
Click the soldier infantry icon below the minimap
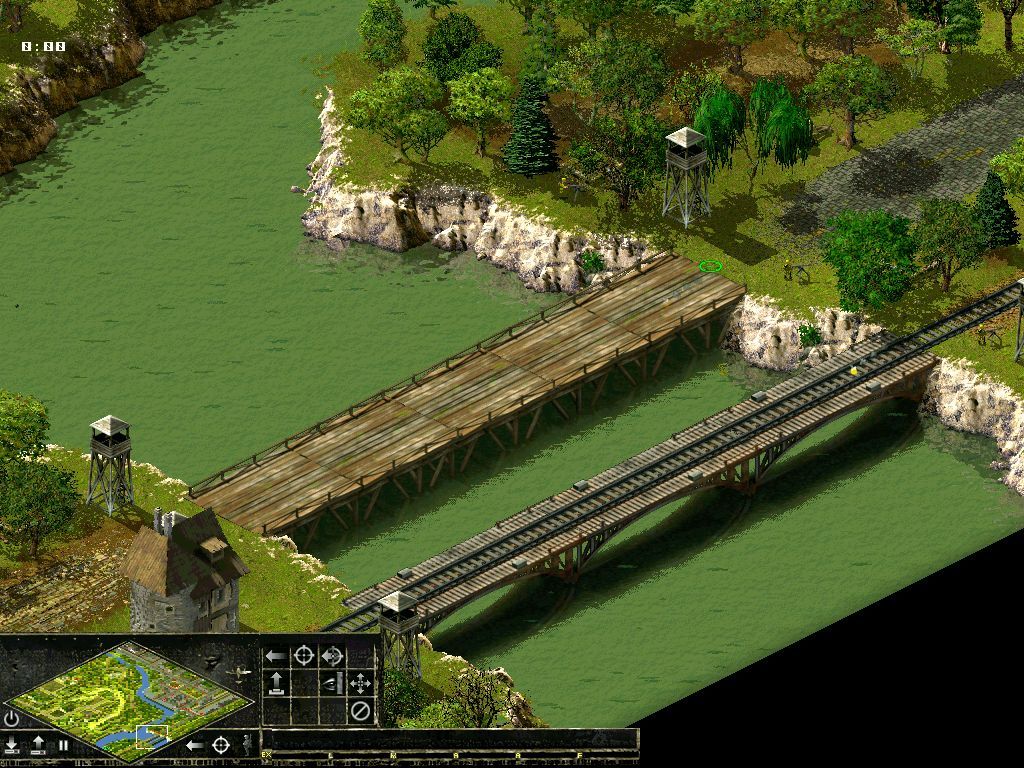(x=247, y=744)
